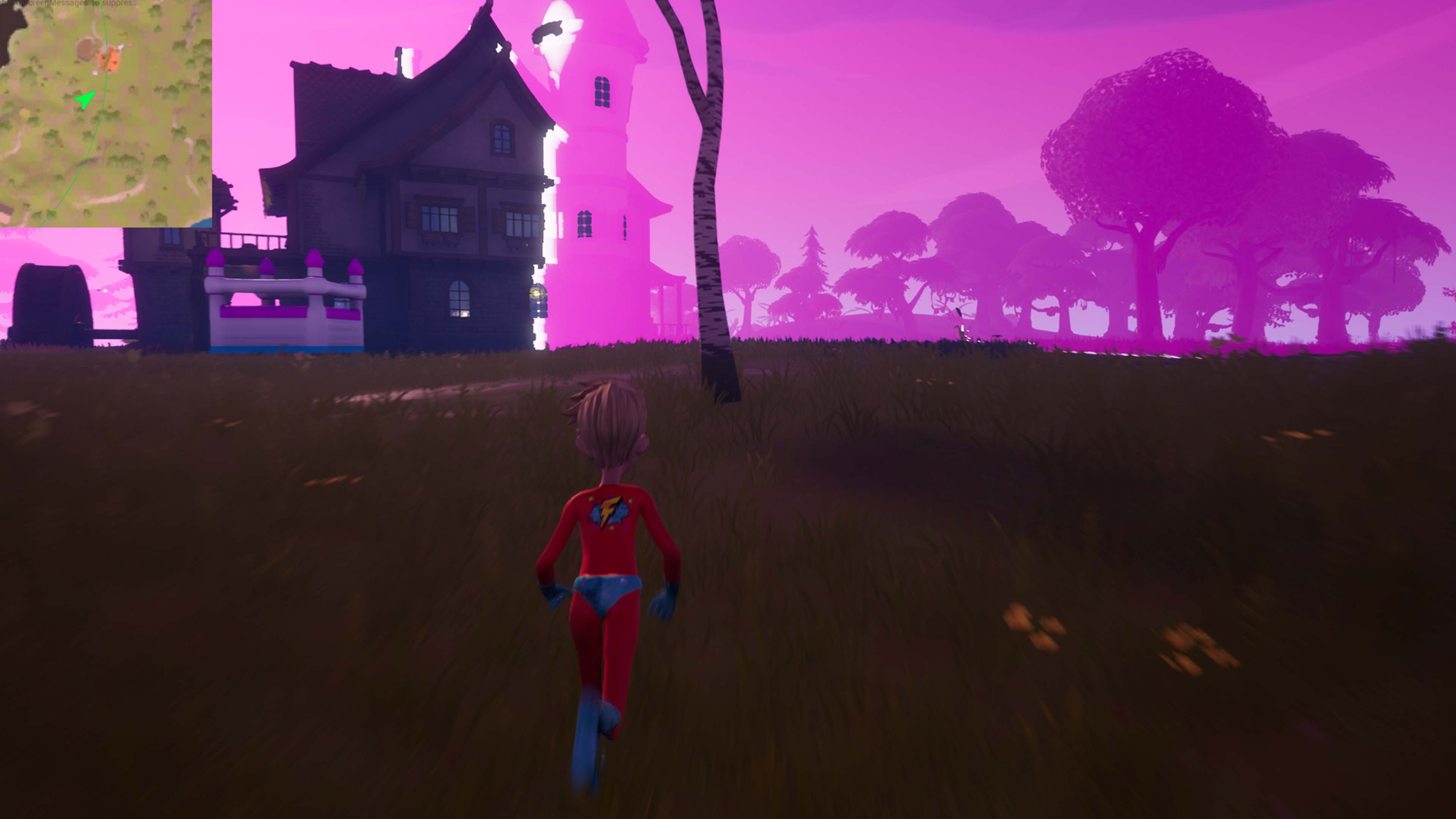The width and height of the screenshot is (1456, 819).
Task: Click the white marker near the minimap house
Action: click(121, 47)
